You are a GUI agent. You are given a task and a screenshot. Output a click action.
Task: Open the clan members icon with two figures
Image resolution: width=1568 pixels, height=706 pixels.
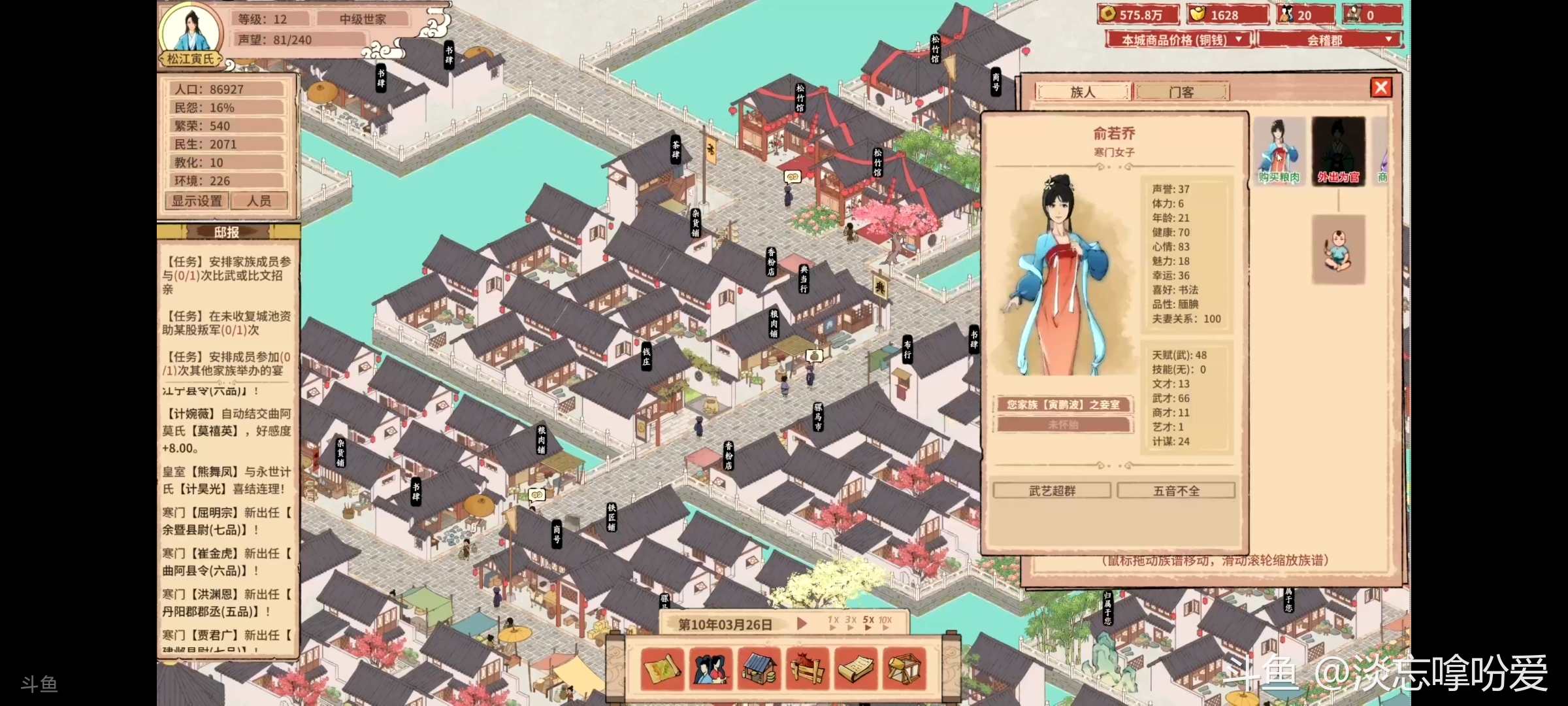point(711,669)
